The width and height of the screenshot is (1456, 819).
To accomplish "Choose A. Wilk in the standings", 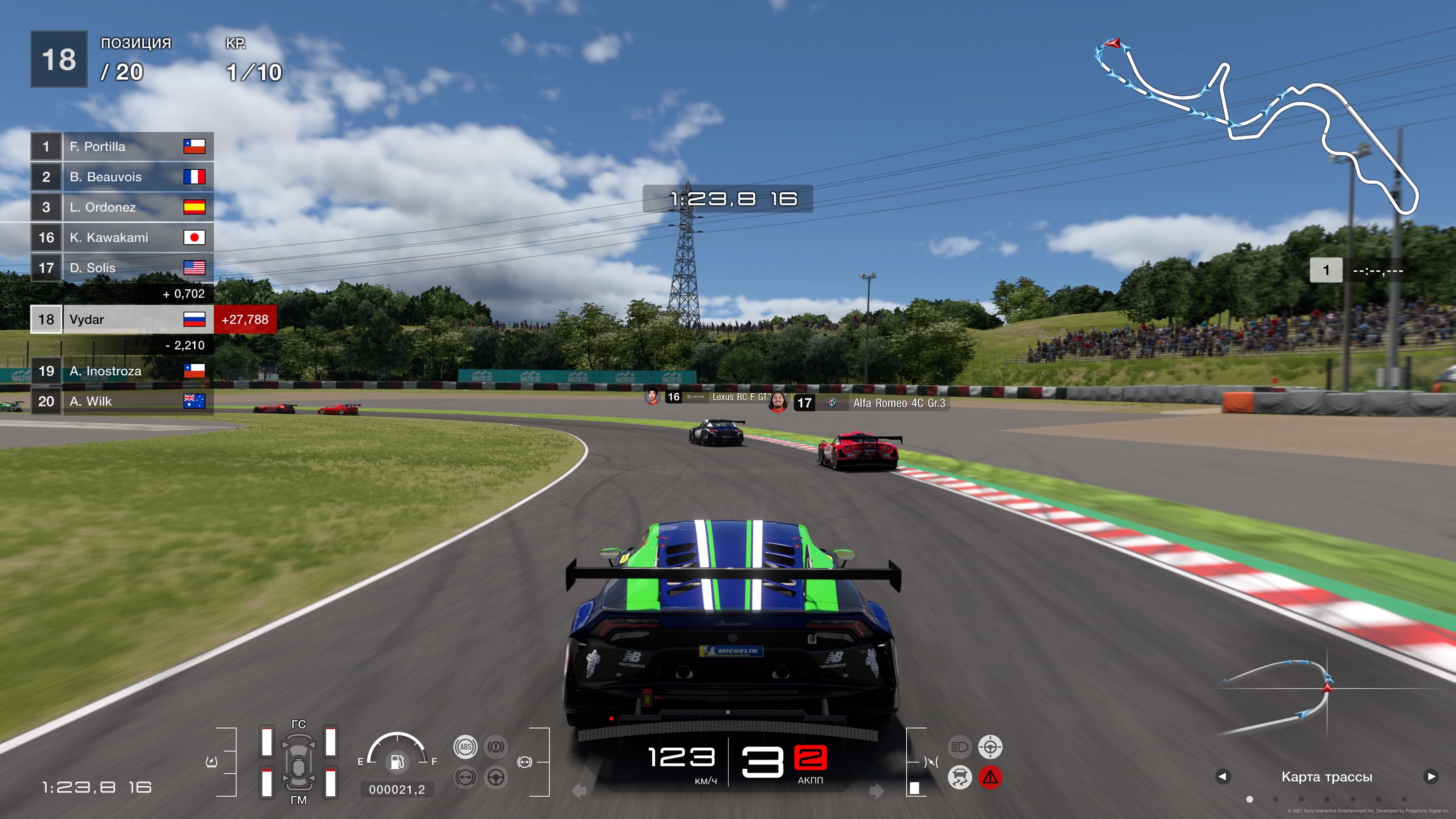I will click(121, 401).
